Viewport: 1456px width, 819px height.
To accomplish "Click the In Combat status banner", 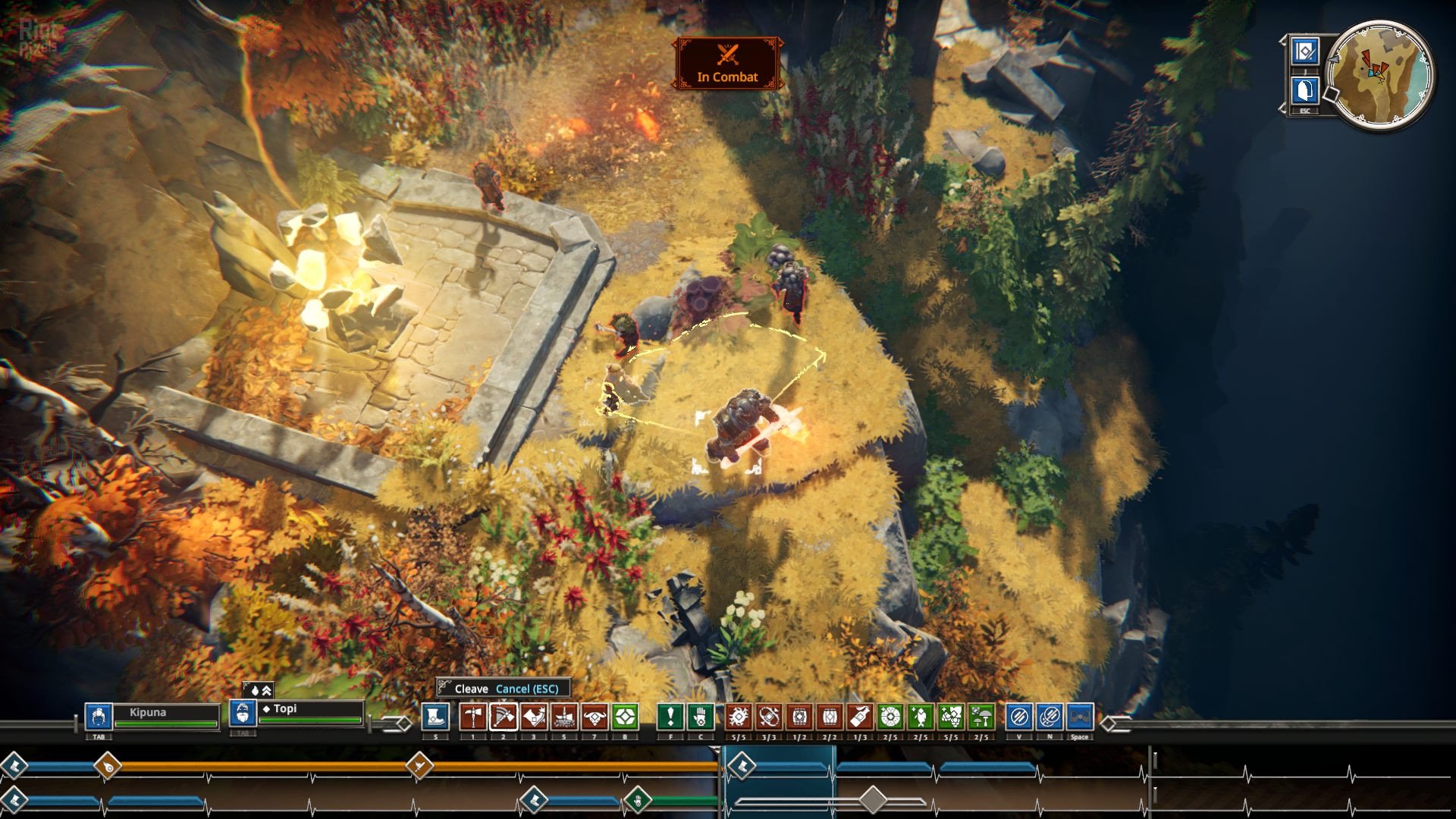I will coord(727,64).
